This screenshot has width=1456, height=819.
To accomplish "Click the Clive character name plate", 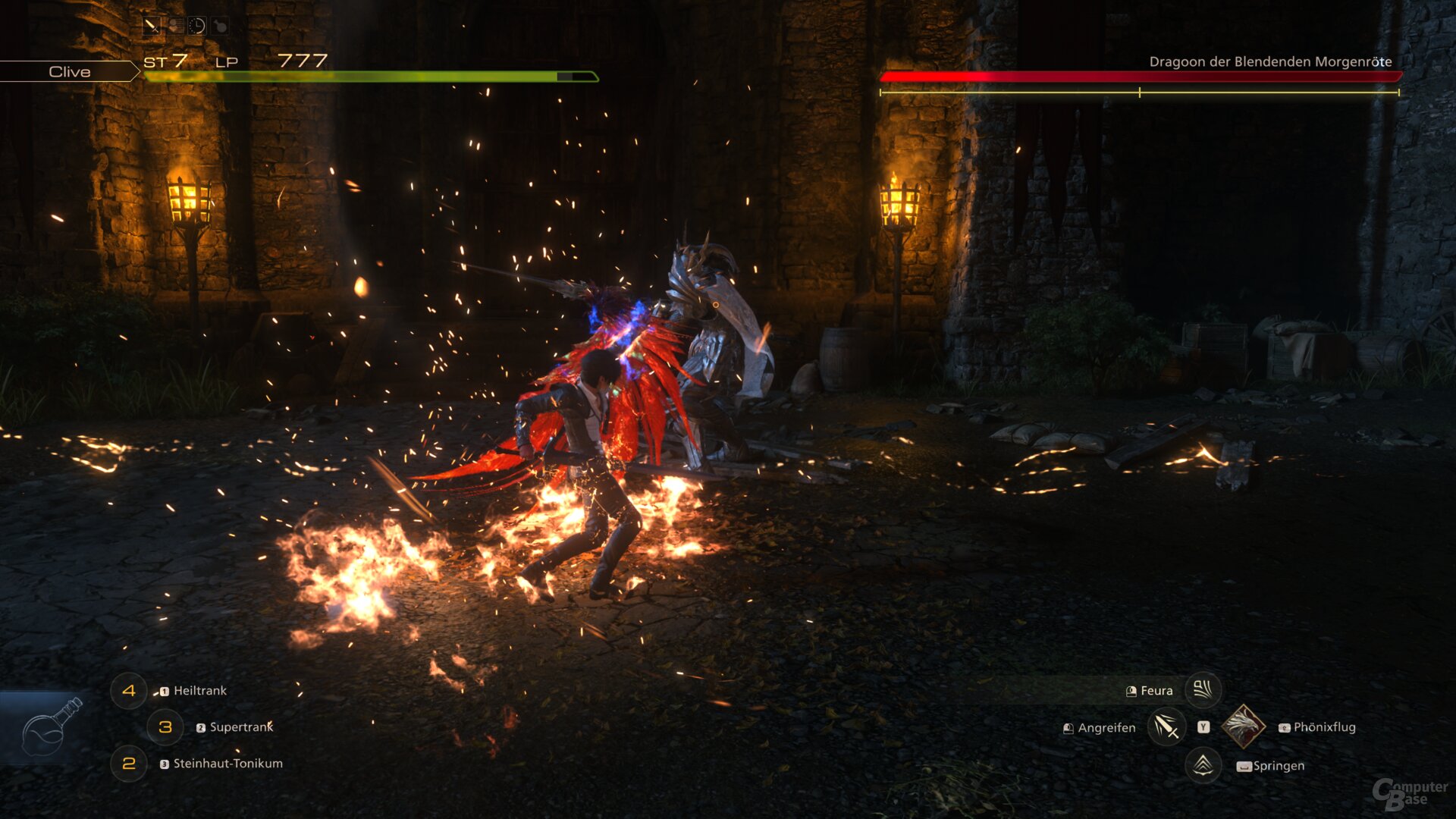I will 70,72.
